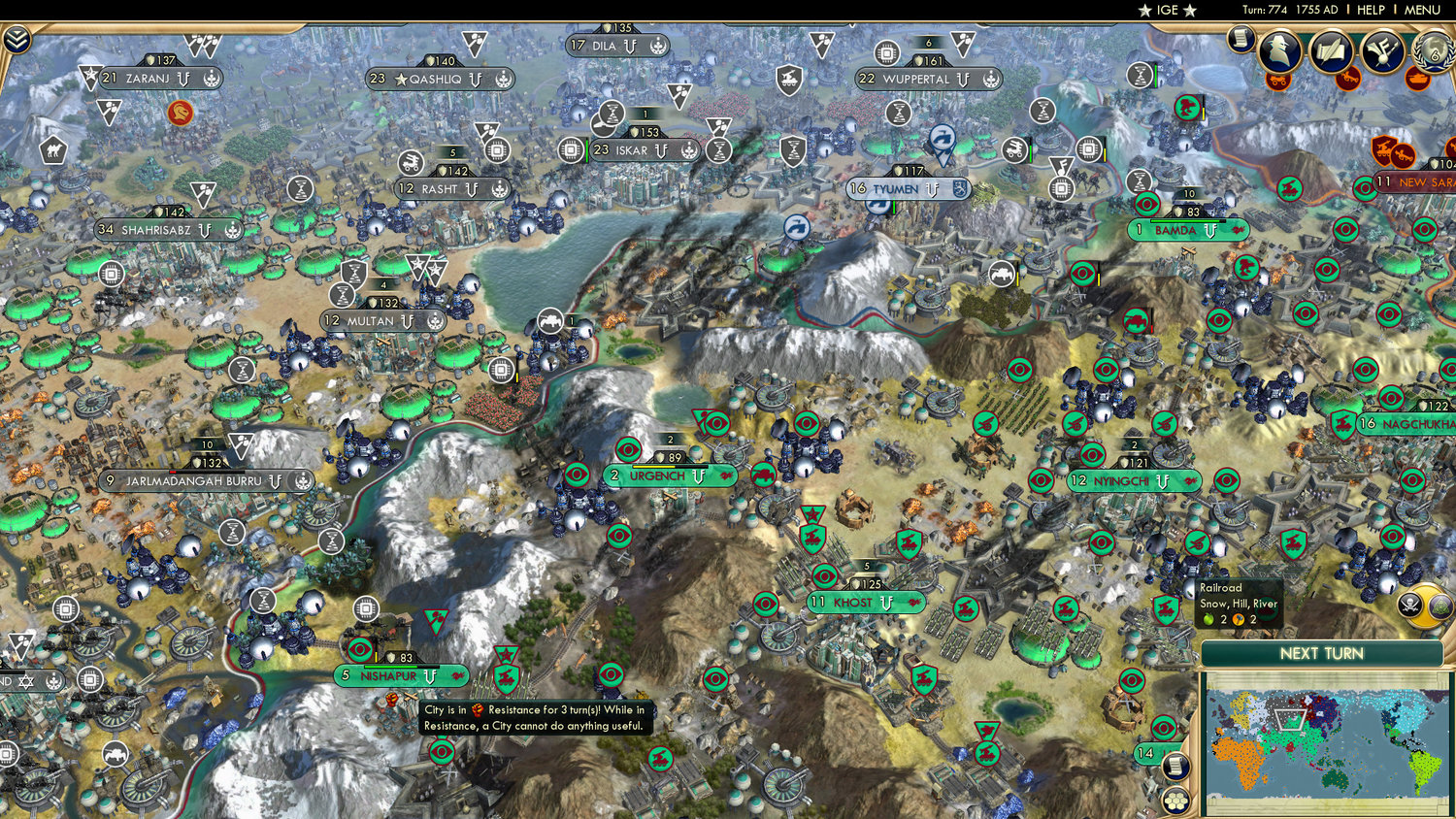Open the Espionage overview spy icon
Image resolution: width=1456 pixels, height=819 pixels.
click(1278, 51)
